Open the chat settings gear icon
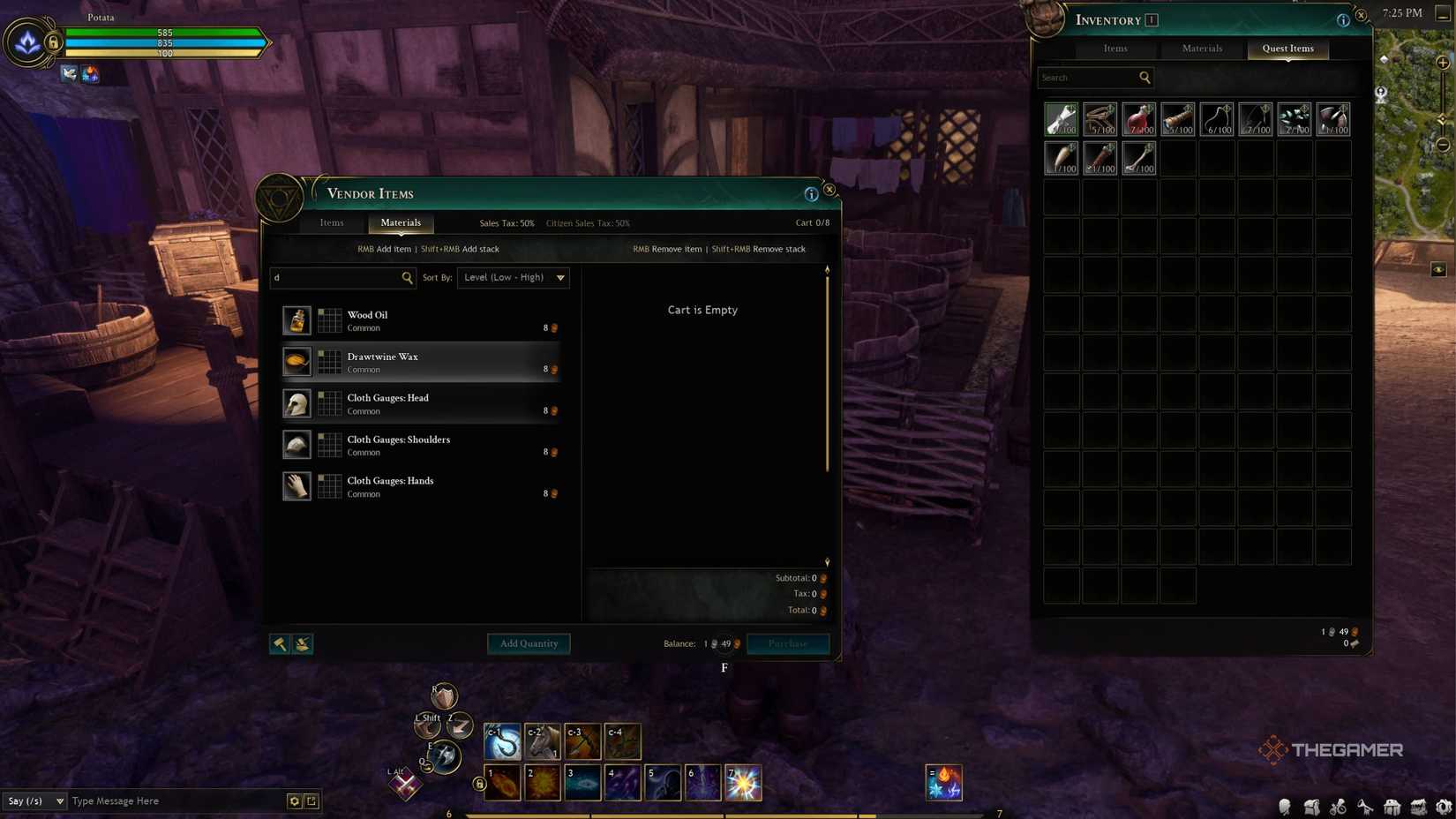 (x=294, y=800)
